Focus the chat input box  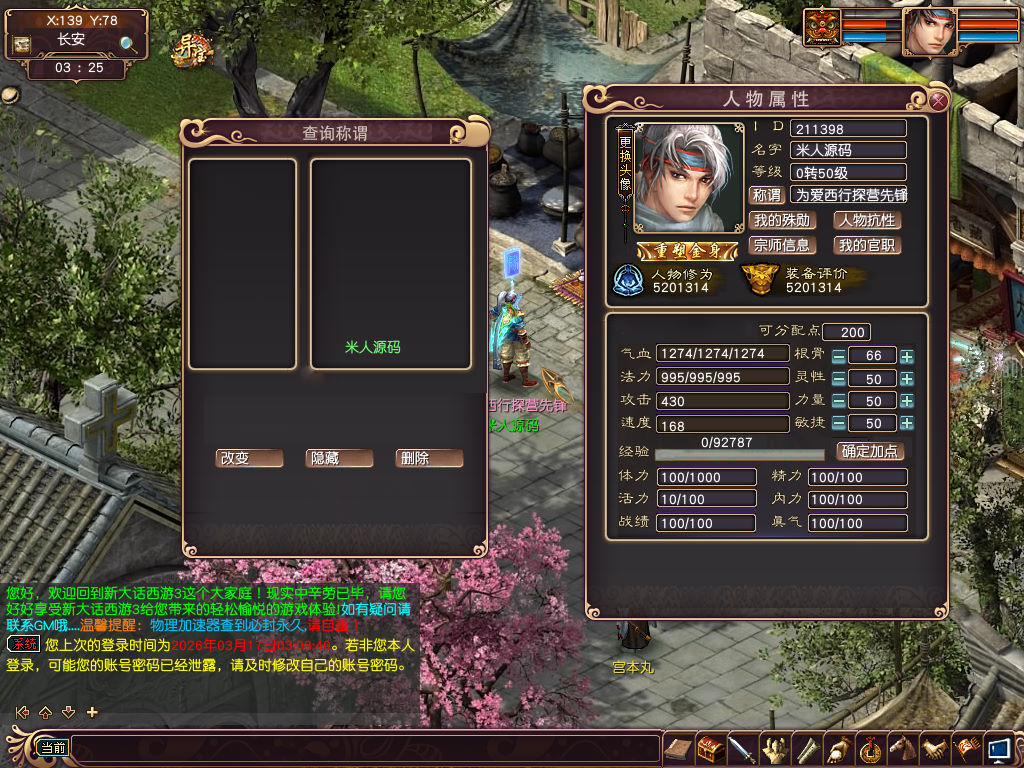[x=360, y=748]
